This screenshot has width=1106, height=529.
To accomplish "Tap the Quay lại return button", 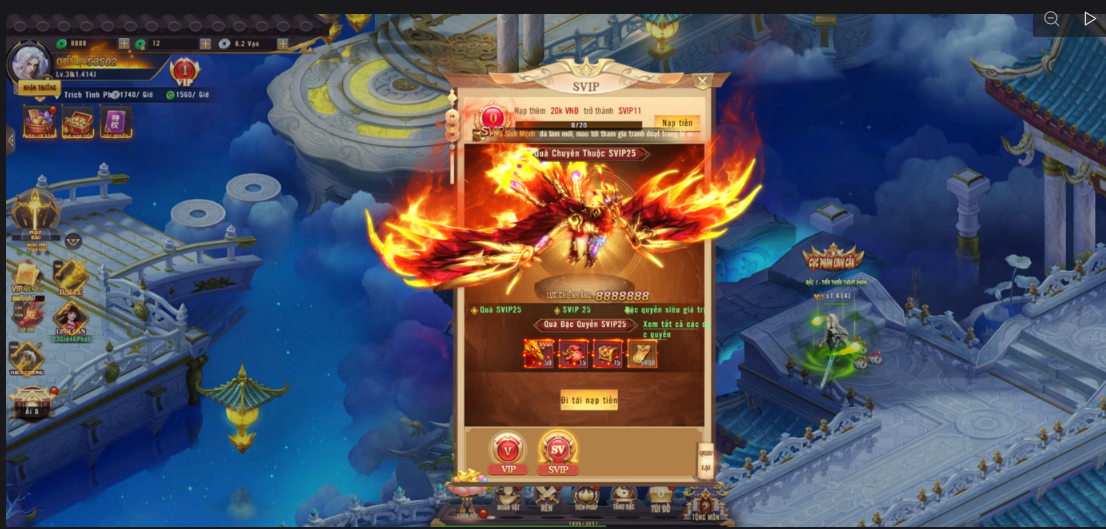I will tap(705, 461).
